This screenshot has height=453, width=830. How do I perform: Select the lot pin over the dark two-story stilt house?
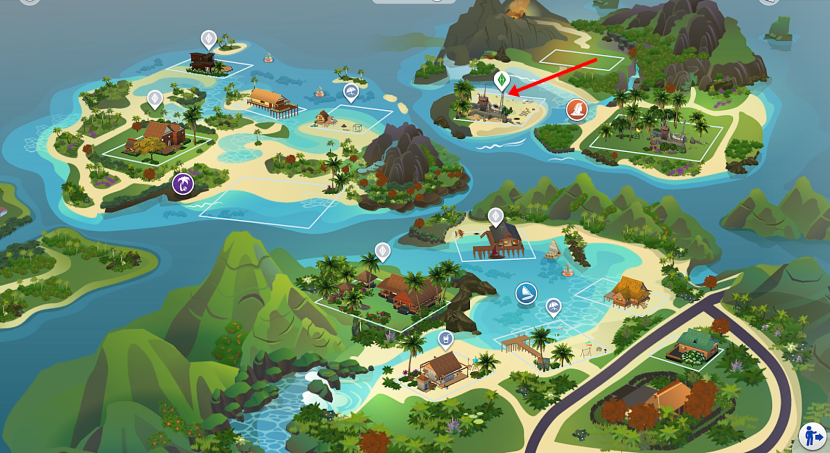208,39
